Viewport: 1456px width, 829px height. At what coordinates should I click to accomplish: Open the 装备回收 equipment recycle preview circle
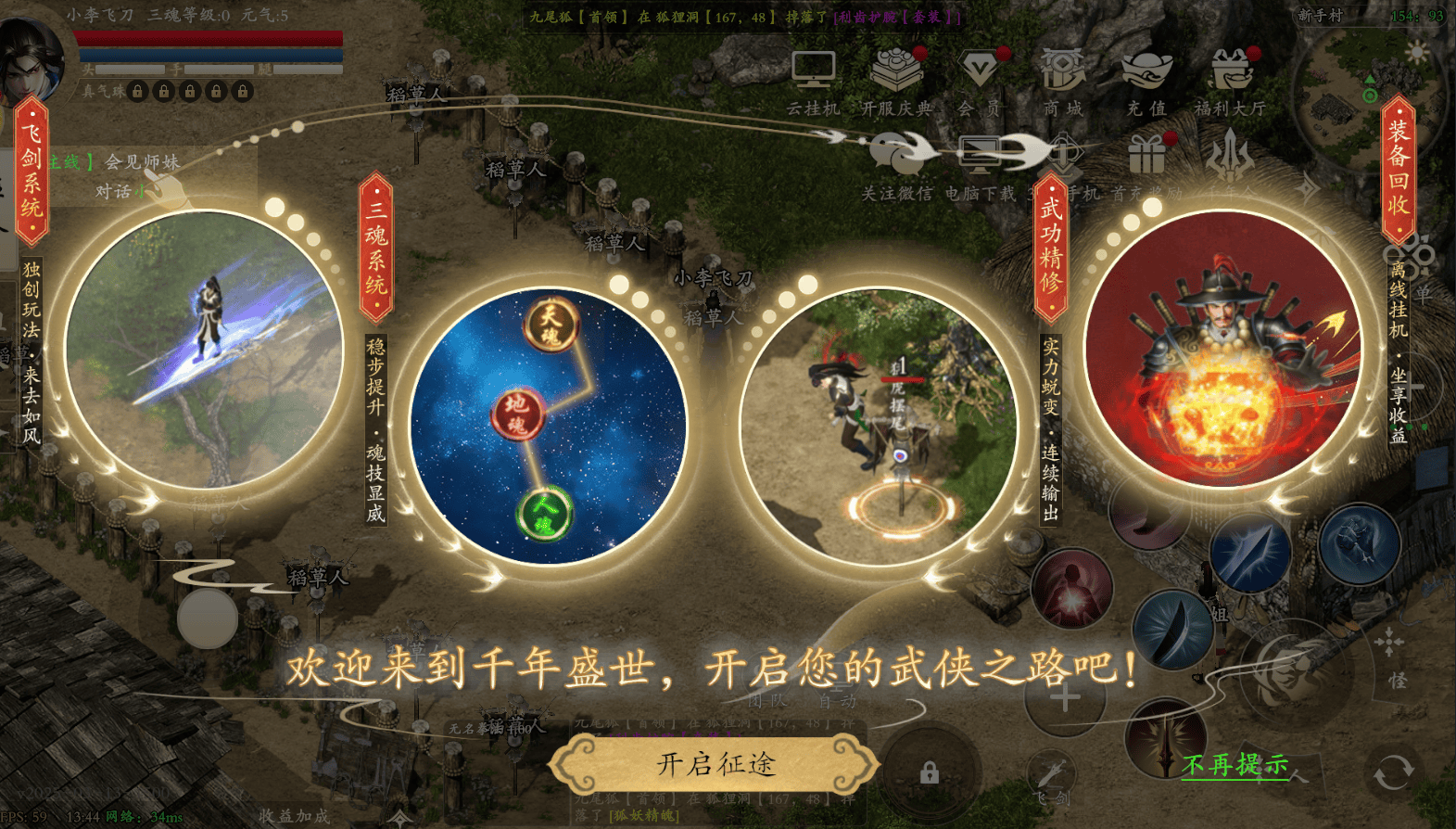coord(1222,350)
